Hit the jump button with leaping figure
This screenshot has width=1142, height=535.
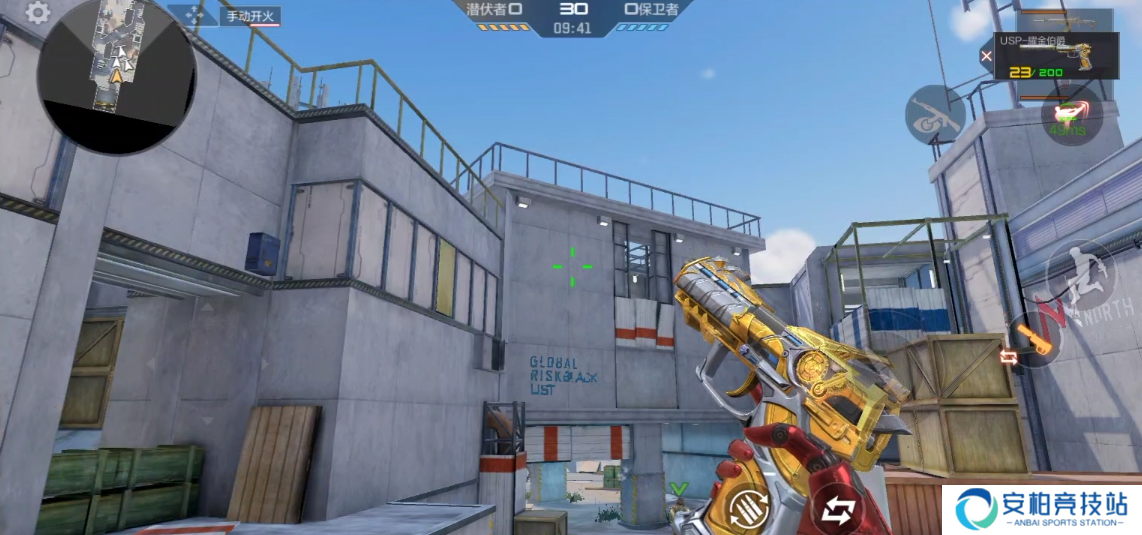click(x=1079, y=270)
